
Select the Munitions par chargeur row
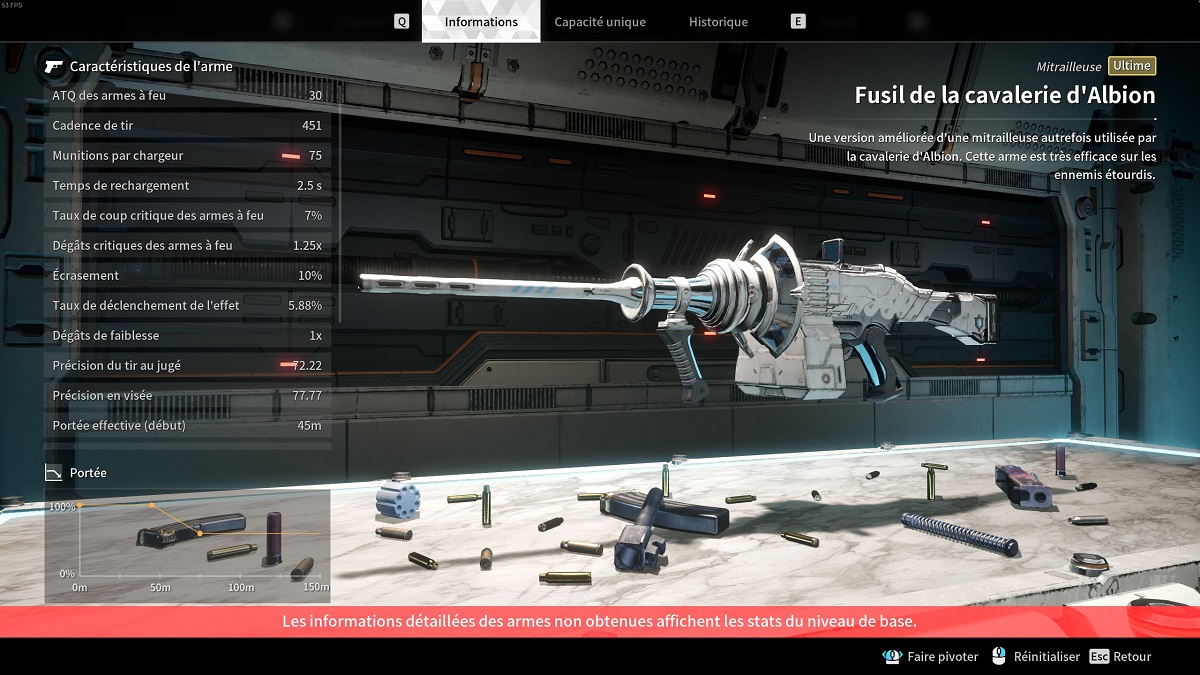point(187,156)
